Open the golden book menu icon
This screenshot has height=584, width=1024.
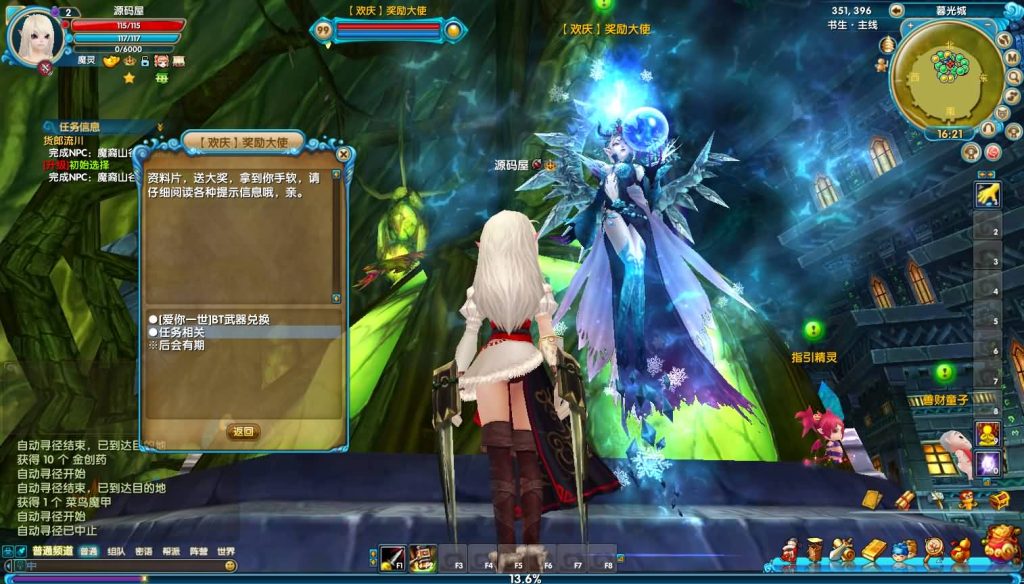pyautogui.click(x=874, y=549)
